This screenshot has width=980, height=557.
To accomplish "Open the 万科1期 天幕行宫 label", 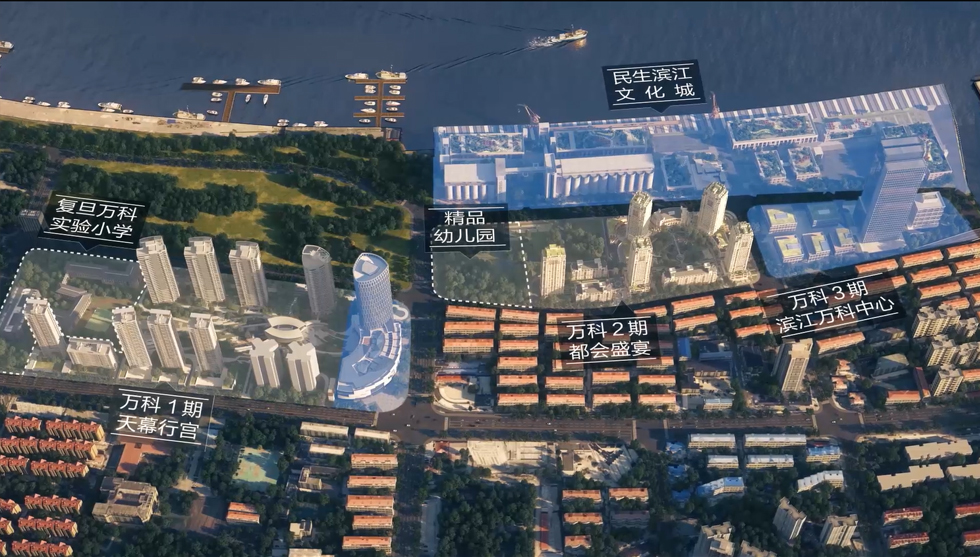I will click(162, 416).
